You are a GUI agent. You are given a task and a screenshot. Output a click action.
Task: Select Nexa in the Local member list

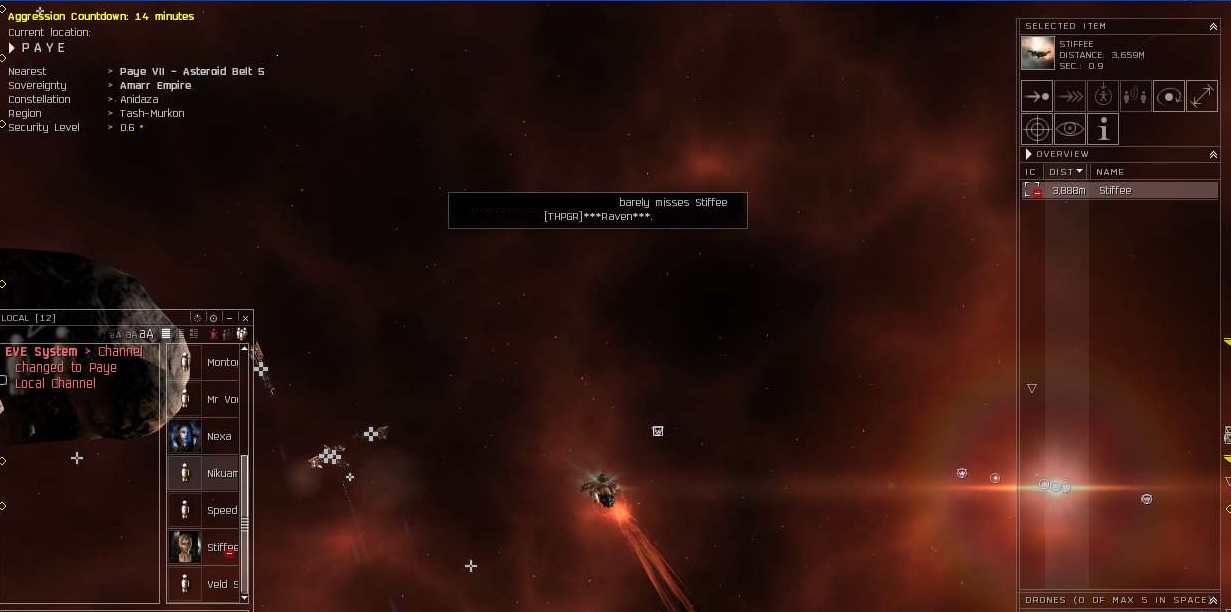point(203,436)
